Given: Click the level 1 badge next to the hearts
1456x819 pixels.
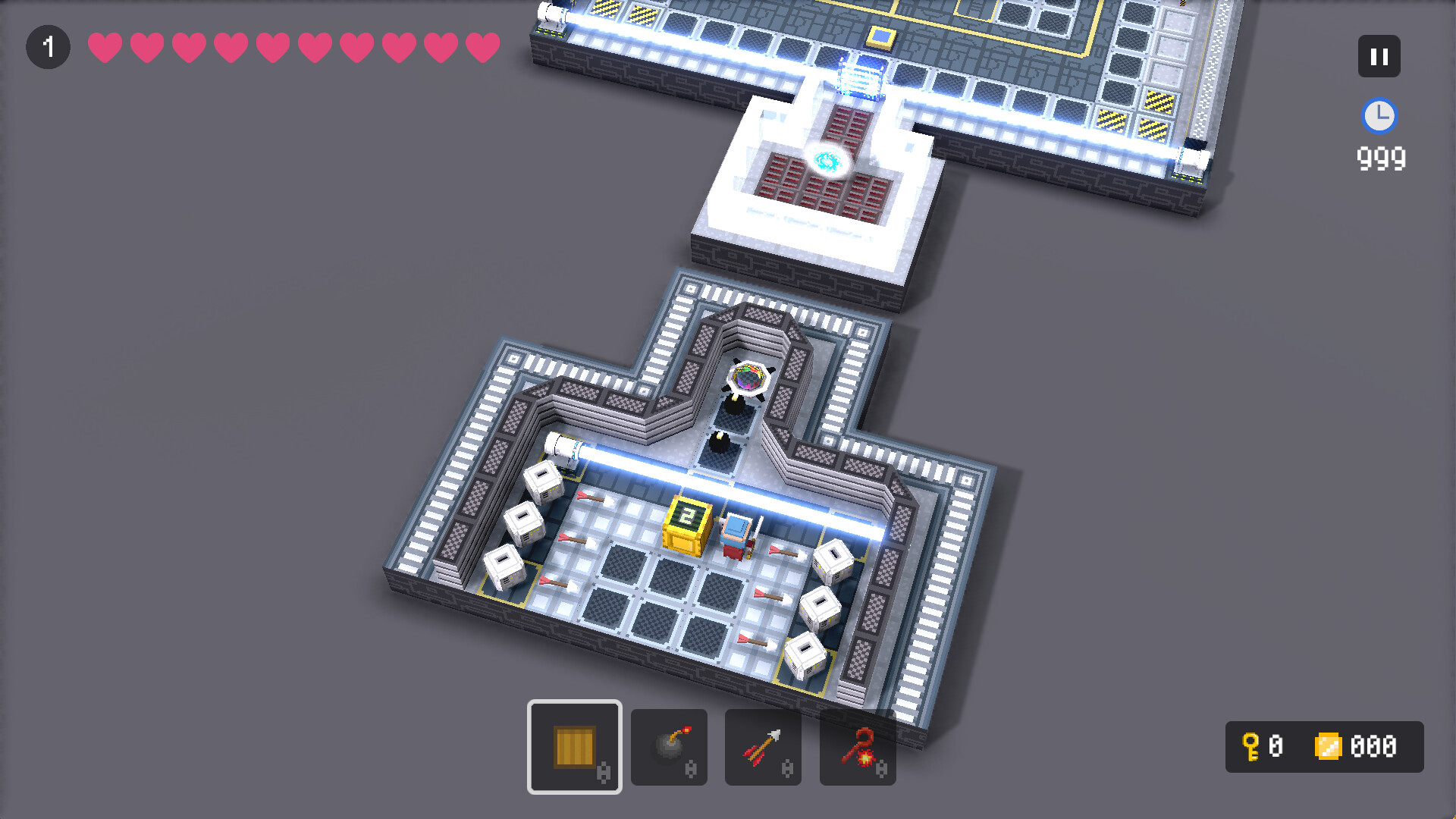Looking at the screenshot, I should click(x=48, y=47).
